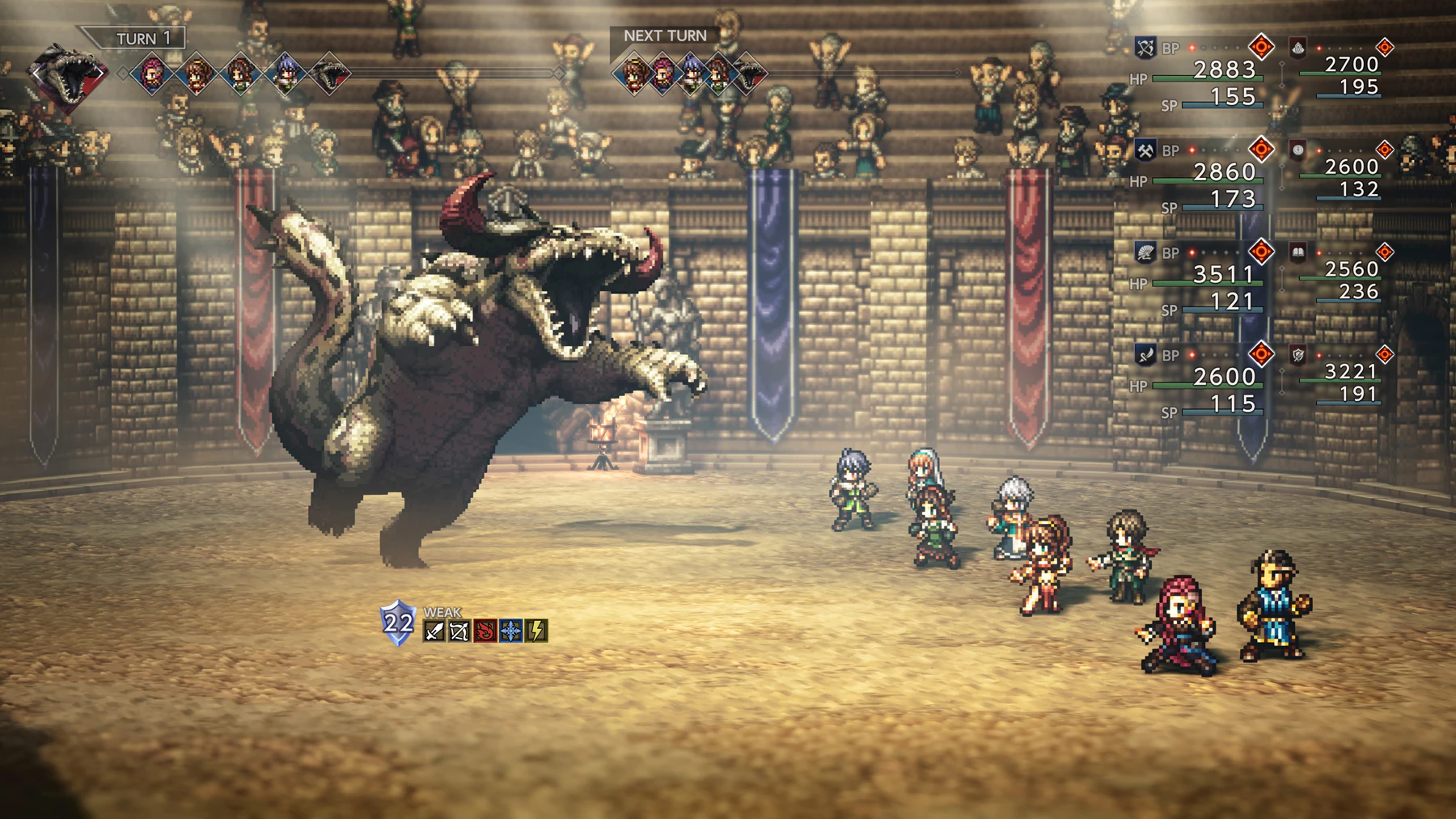This screenshot has height=819, width=1456.
Task: Choose the reserve member with the coin job icon
Action: (1297, 150)
